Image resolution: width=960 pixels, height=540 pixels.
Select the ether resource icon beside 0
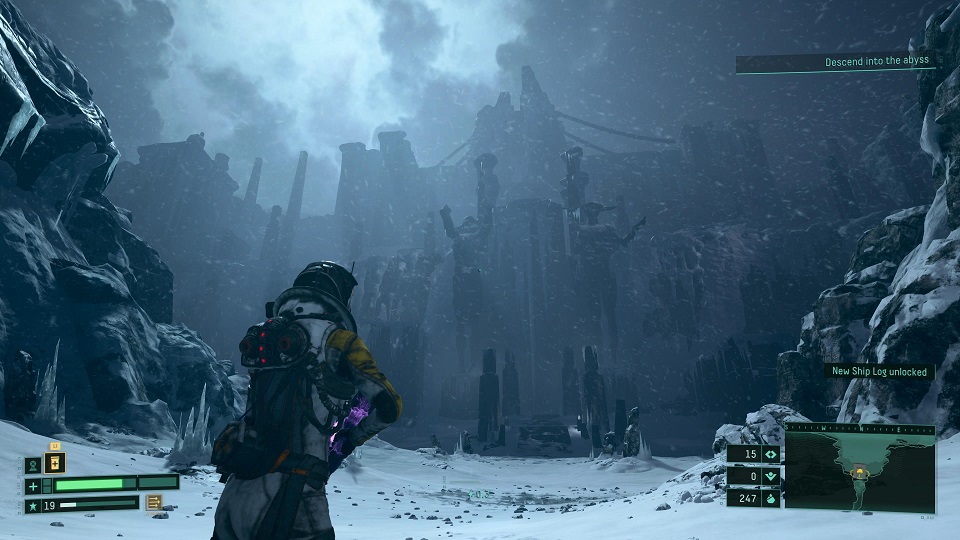pos(770,476)
